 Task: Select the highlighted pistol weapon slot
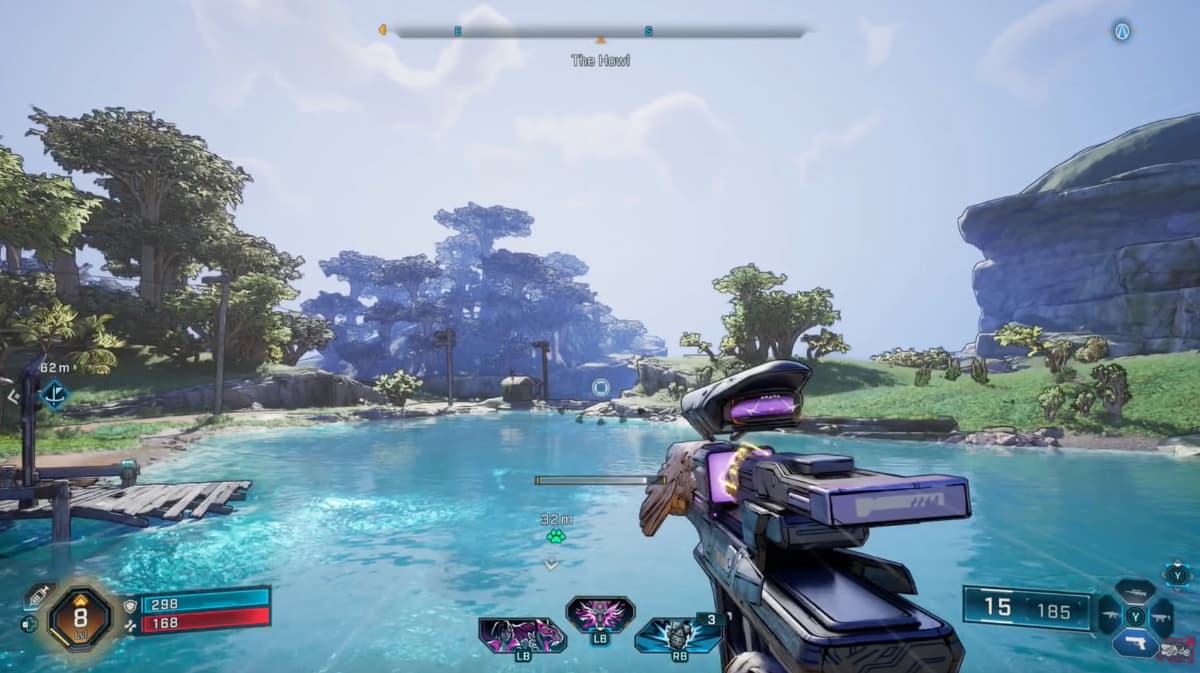click(1135, 642)
